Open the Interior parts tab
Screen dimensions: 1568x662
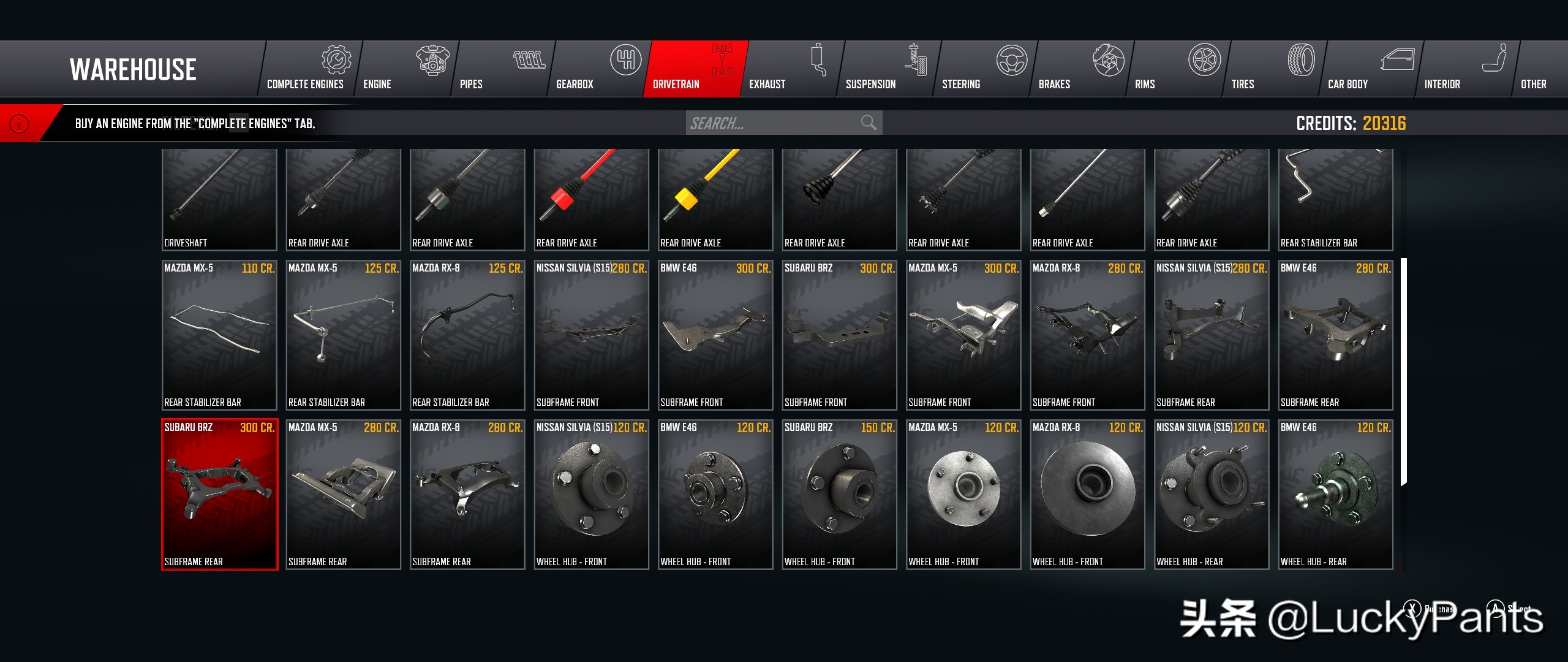[1466, 69]
